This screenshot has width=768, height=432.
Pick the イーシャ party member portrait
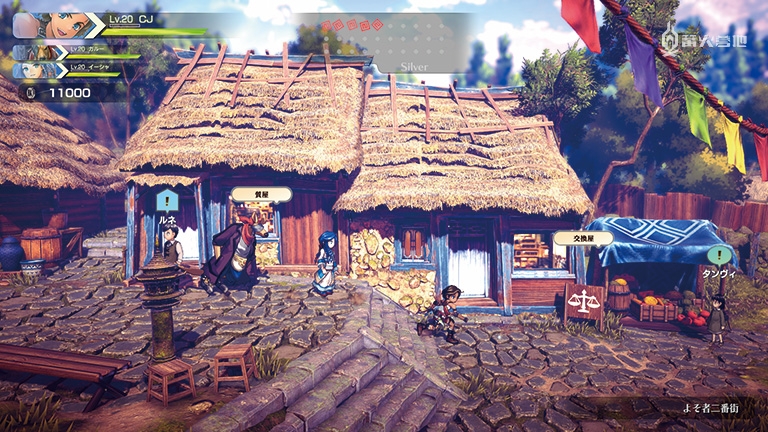pyautogui.click(x=36, y=70)
